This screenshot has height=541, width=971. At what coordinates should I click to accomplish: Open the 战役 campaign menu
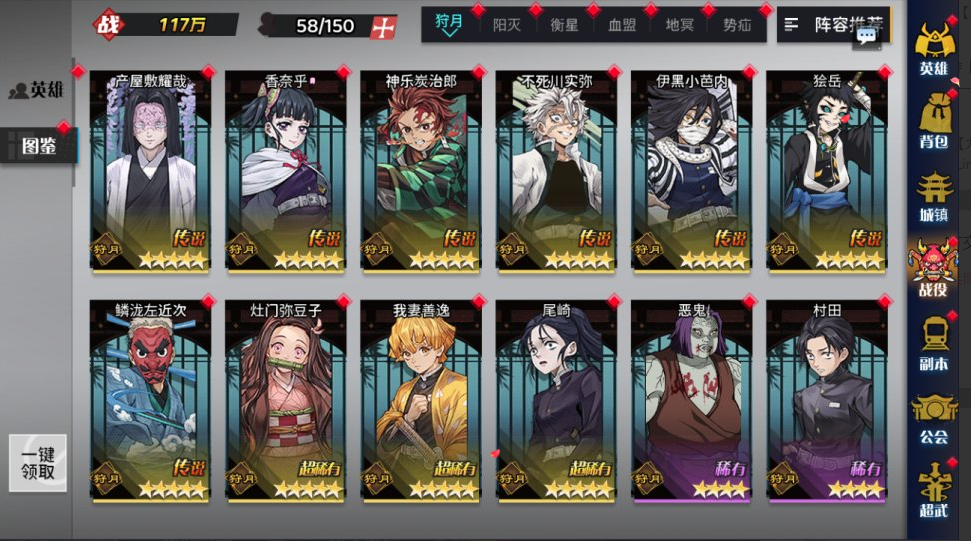933,270
